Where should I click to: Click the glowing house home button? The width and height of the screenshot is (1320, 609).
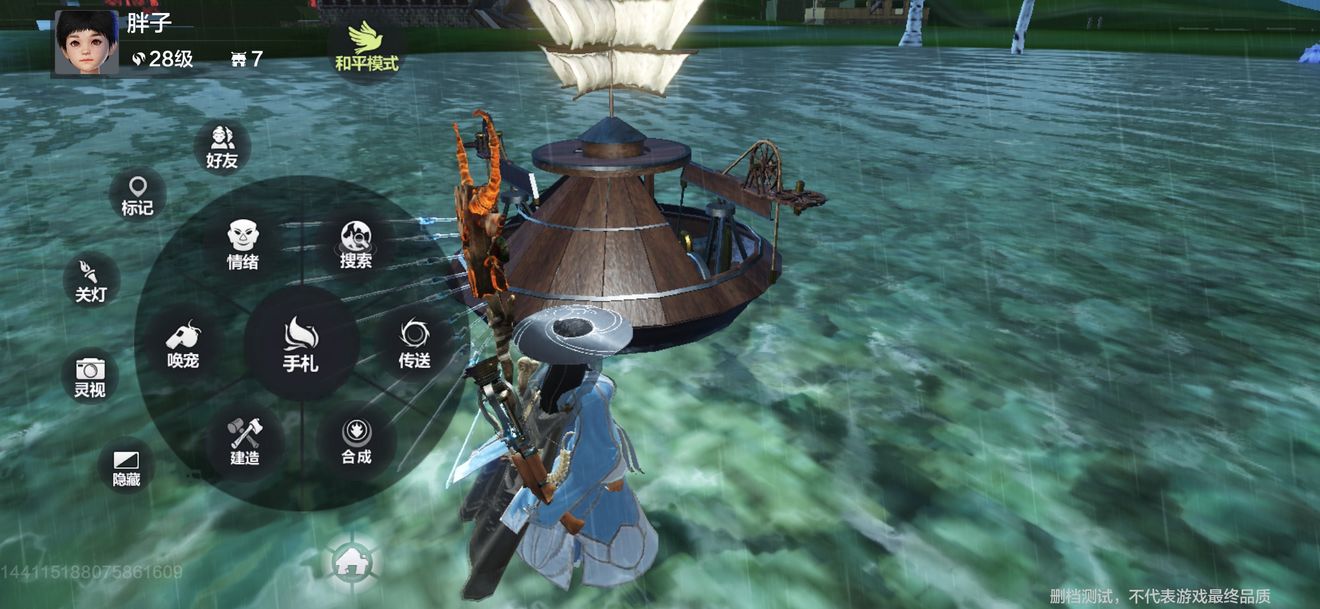pyautogui.click(x=351, y=561)
